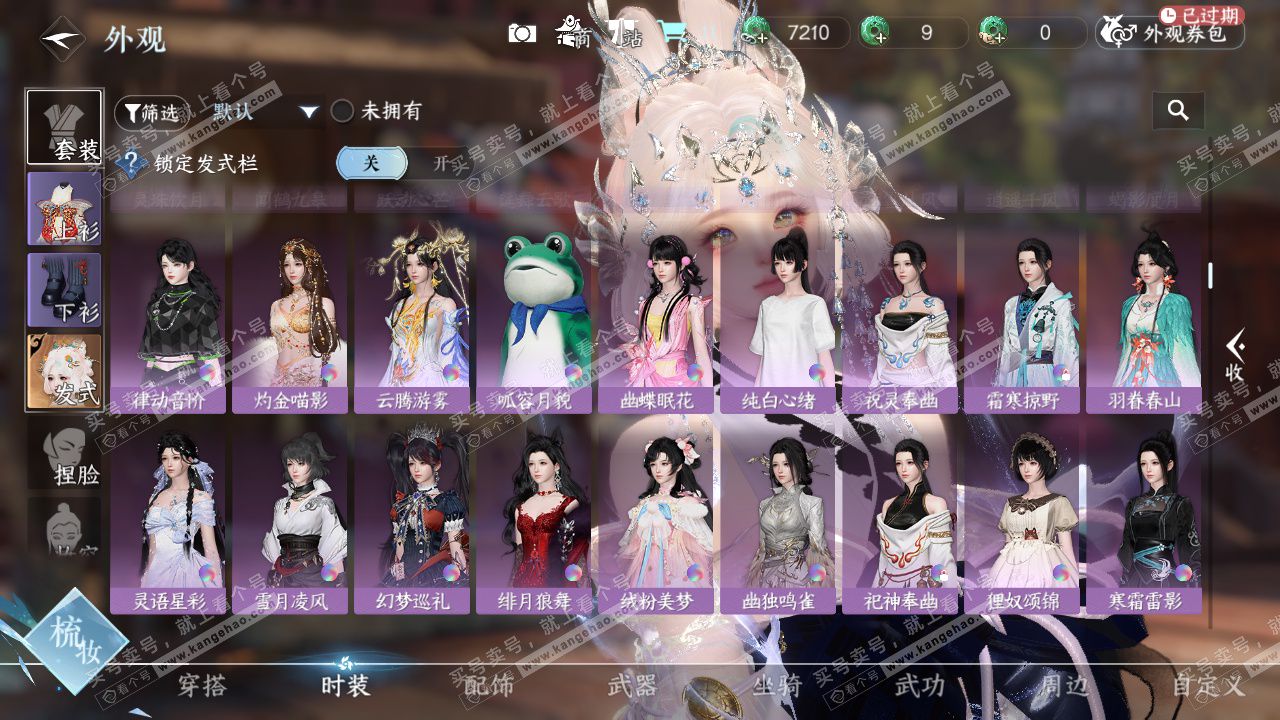Select the 下衫 category
The width and height of the screenshot is (1280, 720).
(x=64, y=290)
